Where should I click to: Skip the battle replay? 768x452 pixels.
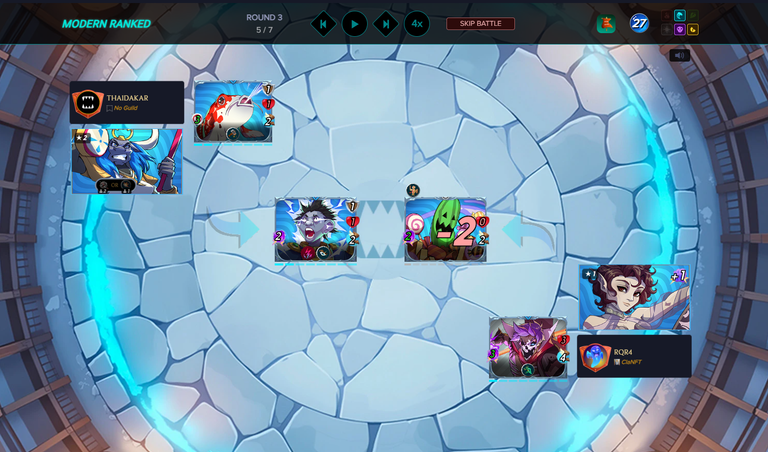[x=480, y=23]
